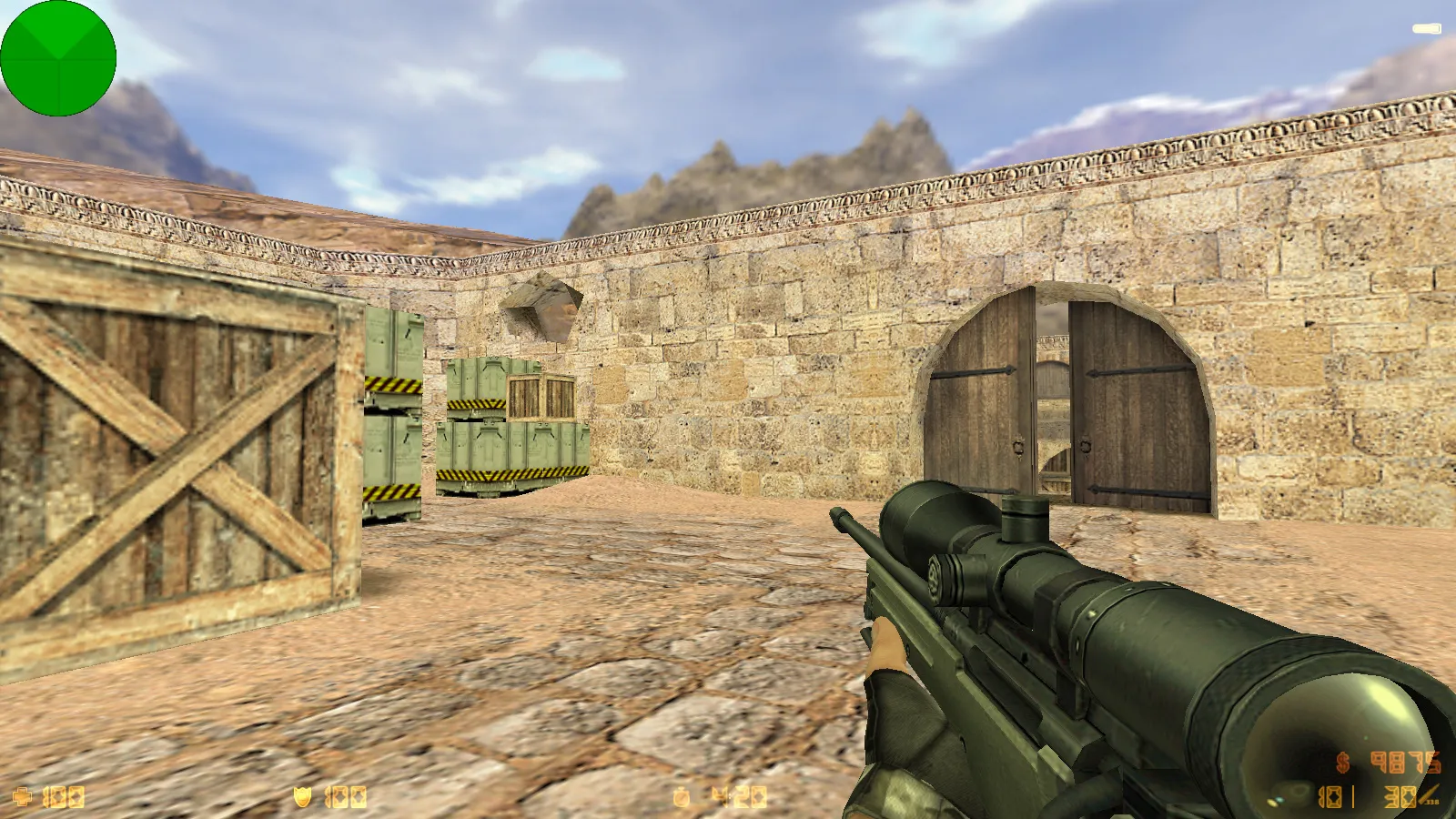Click the money value 9875
Viewport: 1456px width, 819px height.
pos(1404,764)
